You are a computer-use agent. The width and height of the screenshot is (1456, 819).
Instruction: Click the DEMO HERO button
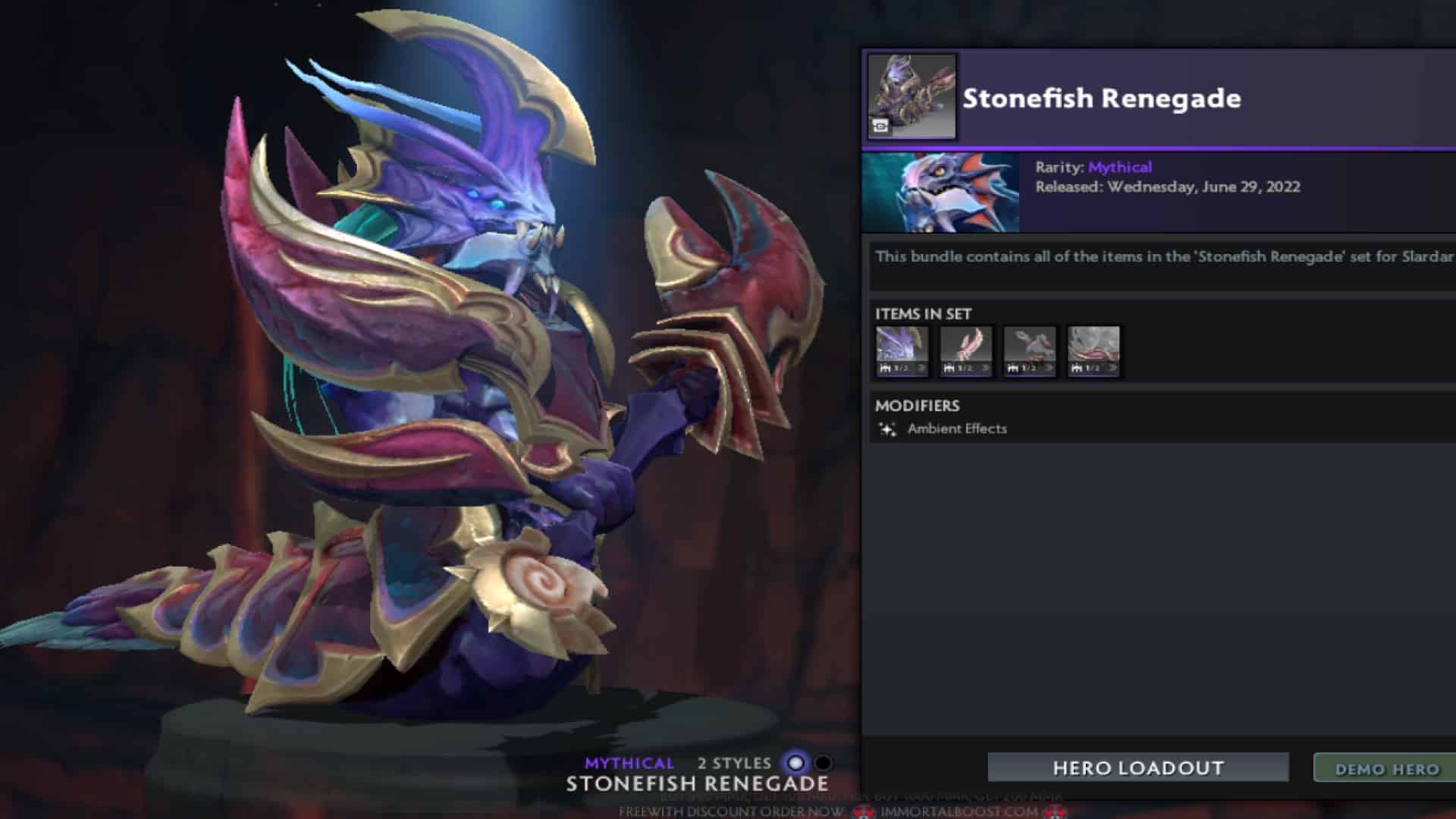(1392, 767)
